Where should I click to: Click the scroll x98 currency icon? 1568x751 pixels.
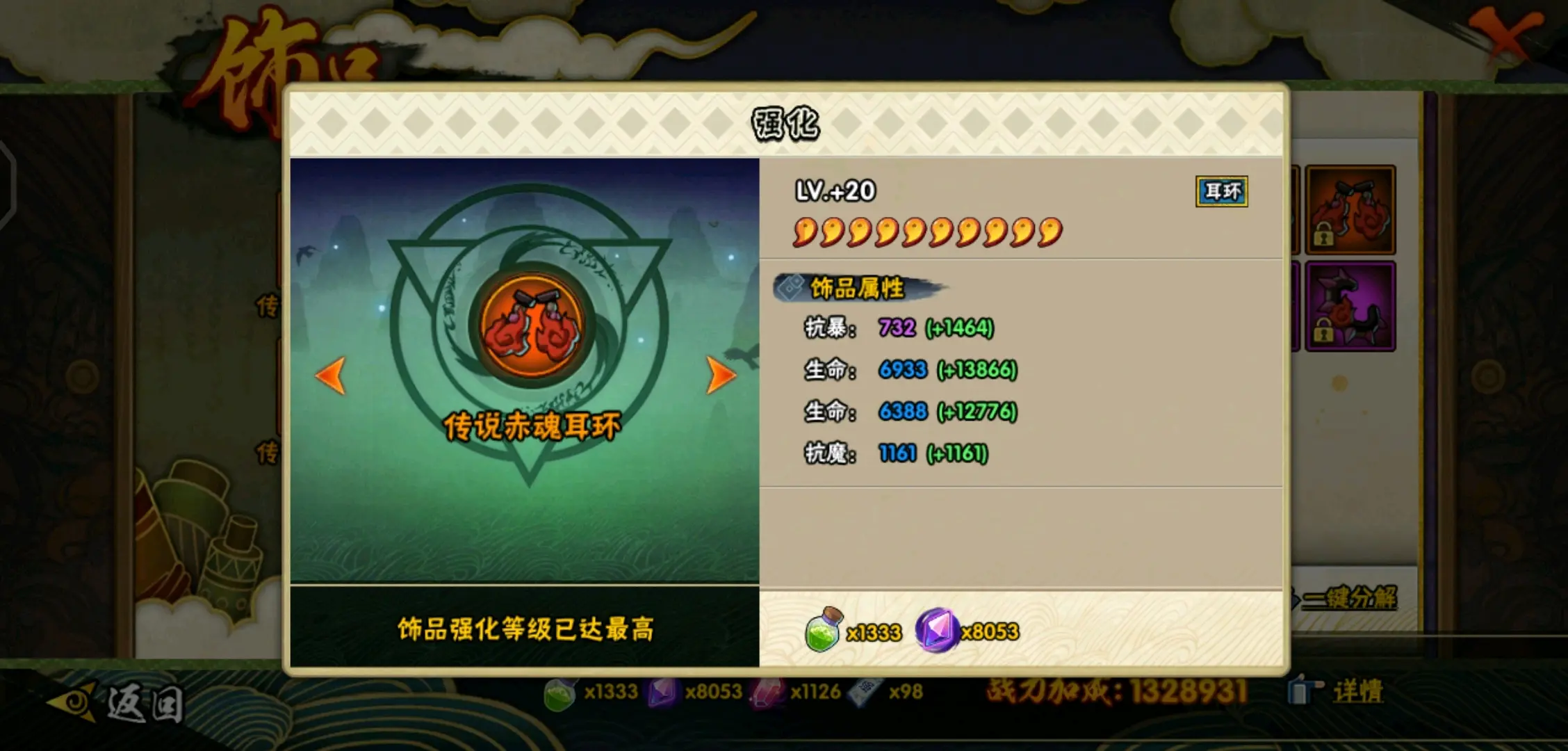point(867,691)
